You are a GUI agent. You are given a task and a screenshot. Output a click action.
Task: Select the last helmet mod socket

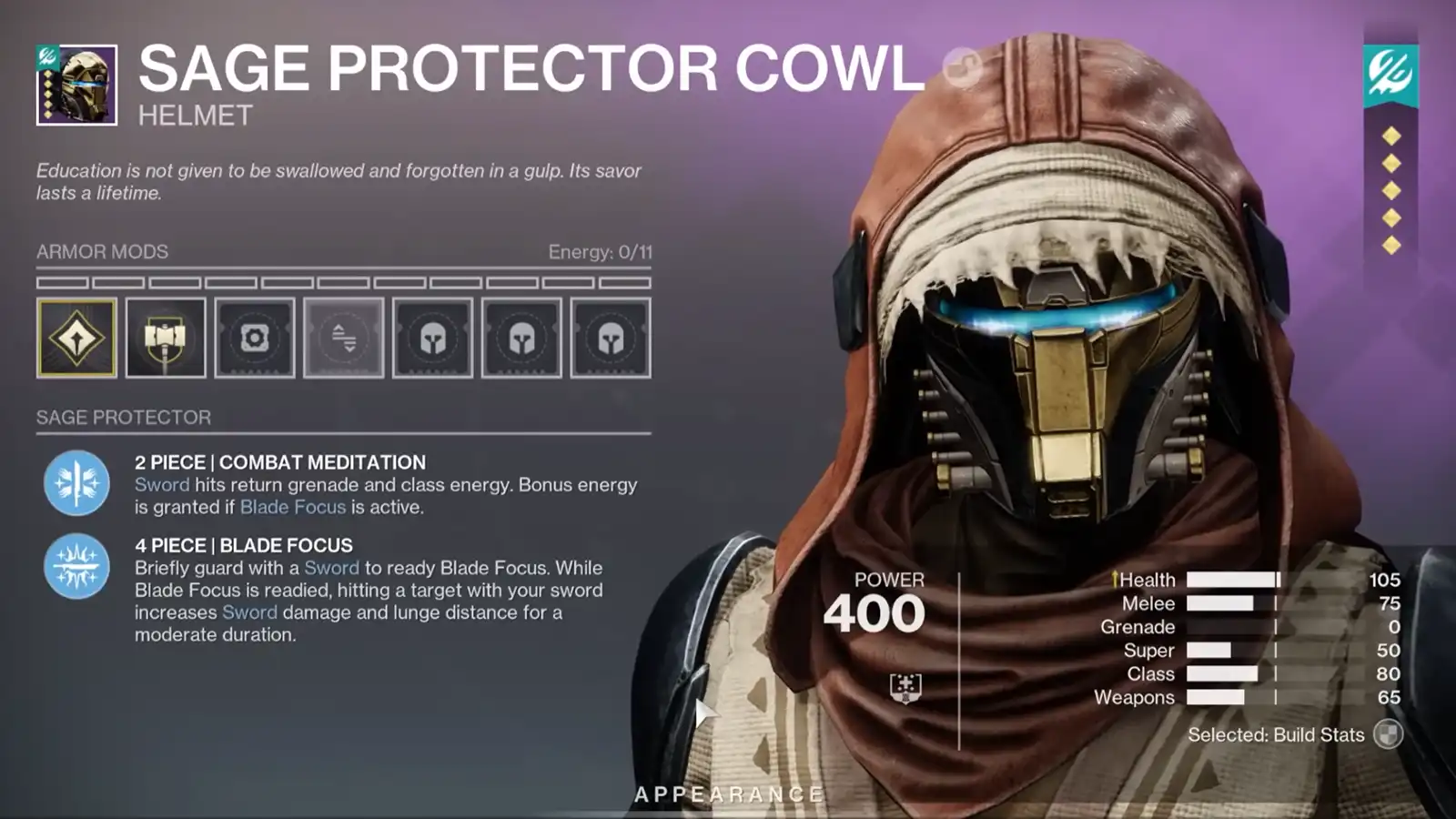click(608, 337)
